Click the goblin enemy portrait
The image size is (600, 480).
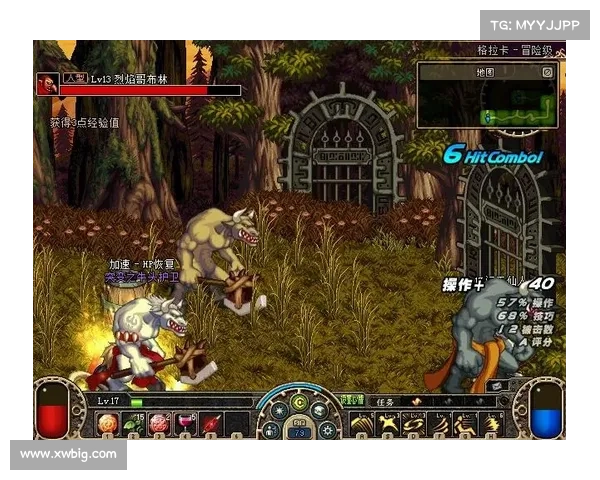[47, 84]
